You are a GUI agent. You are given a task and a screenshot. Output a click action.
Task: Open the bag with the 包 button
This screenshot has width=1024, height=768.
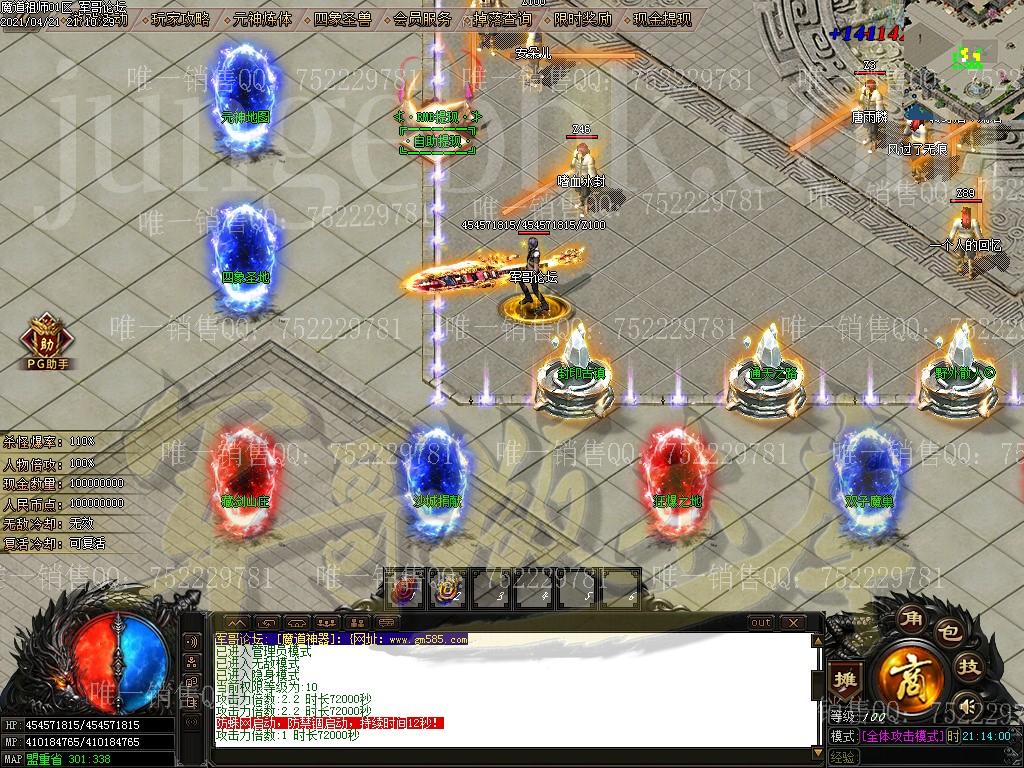coord(946,631)
